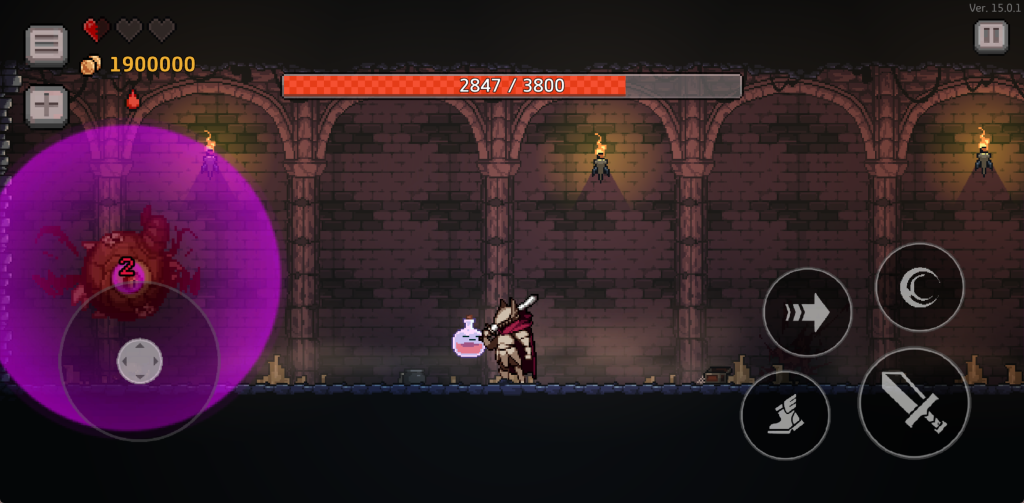
Task: Tap the sword attack button
Action: coord(914,403)
